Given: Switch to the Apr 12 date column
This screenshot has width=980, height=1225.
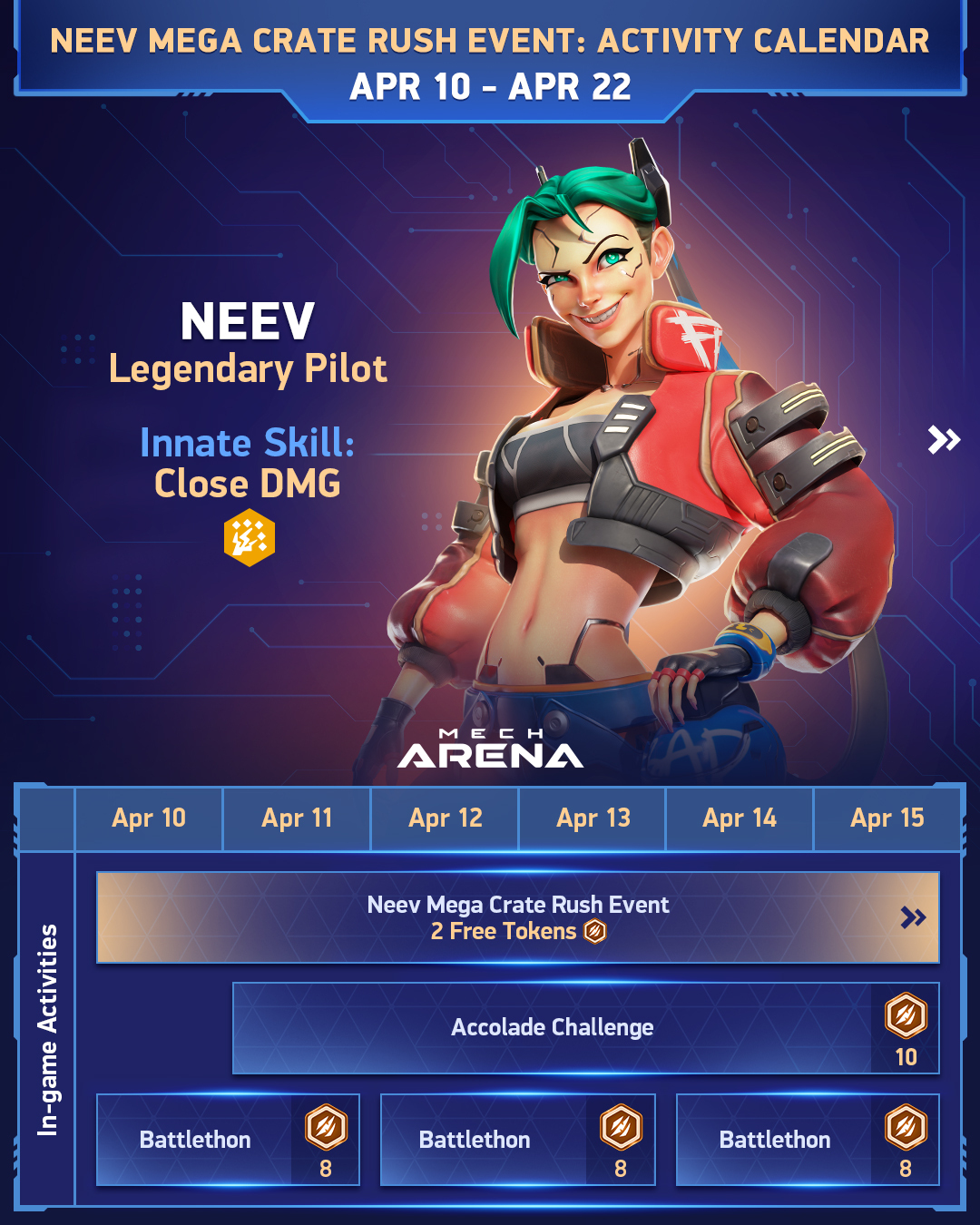Looking at the screenshot, I should tap(445, 818).
